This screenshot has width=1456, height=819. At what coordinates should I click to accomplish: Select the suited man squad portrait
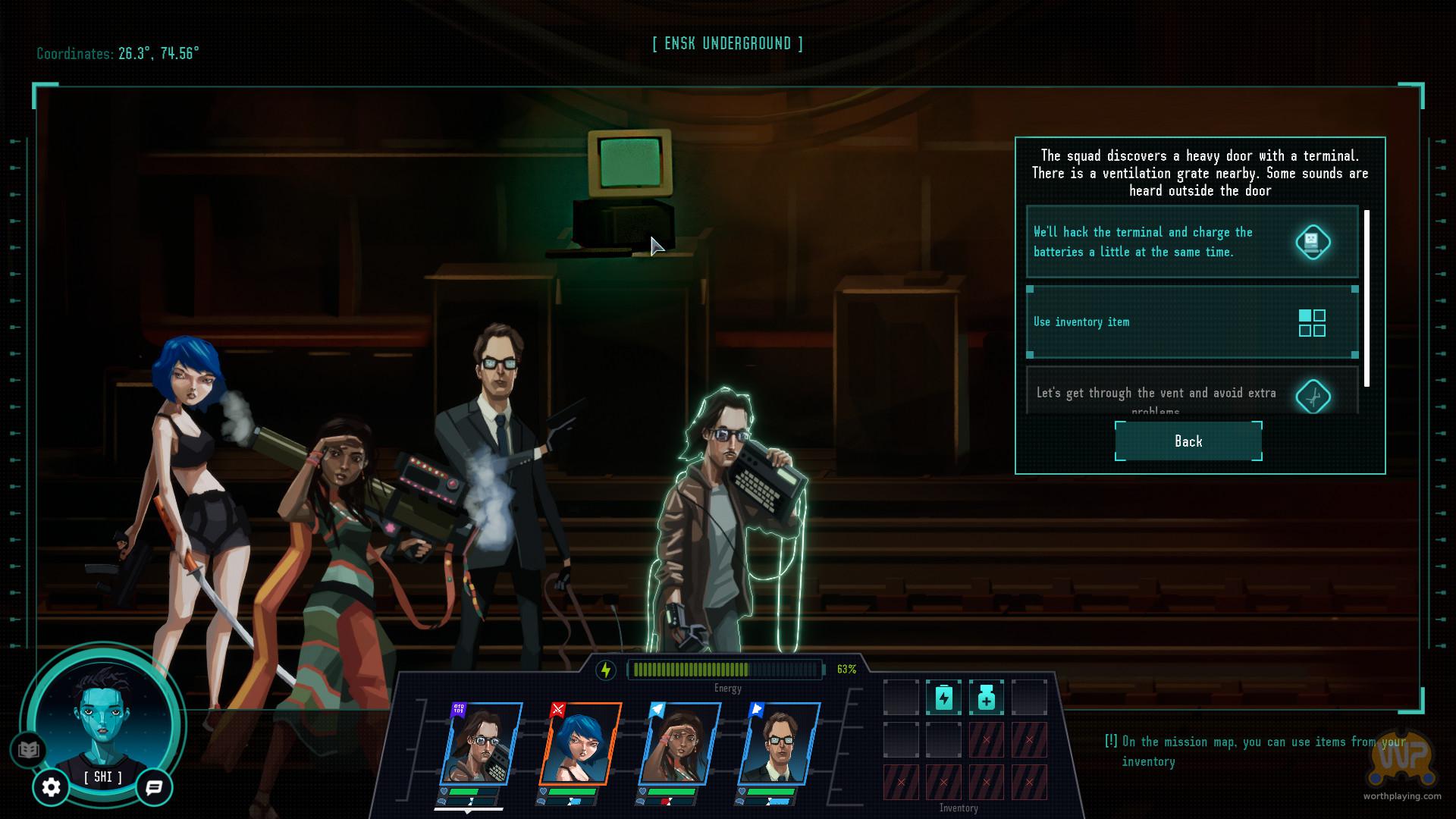pos(779,744)
